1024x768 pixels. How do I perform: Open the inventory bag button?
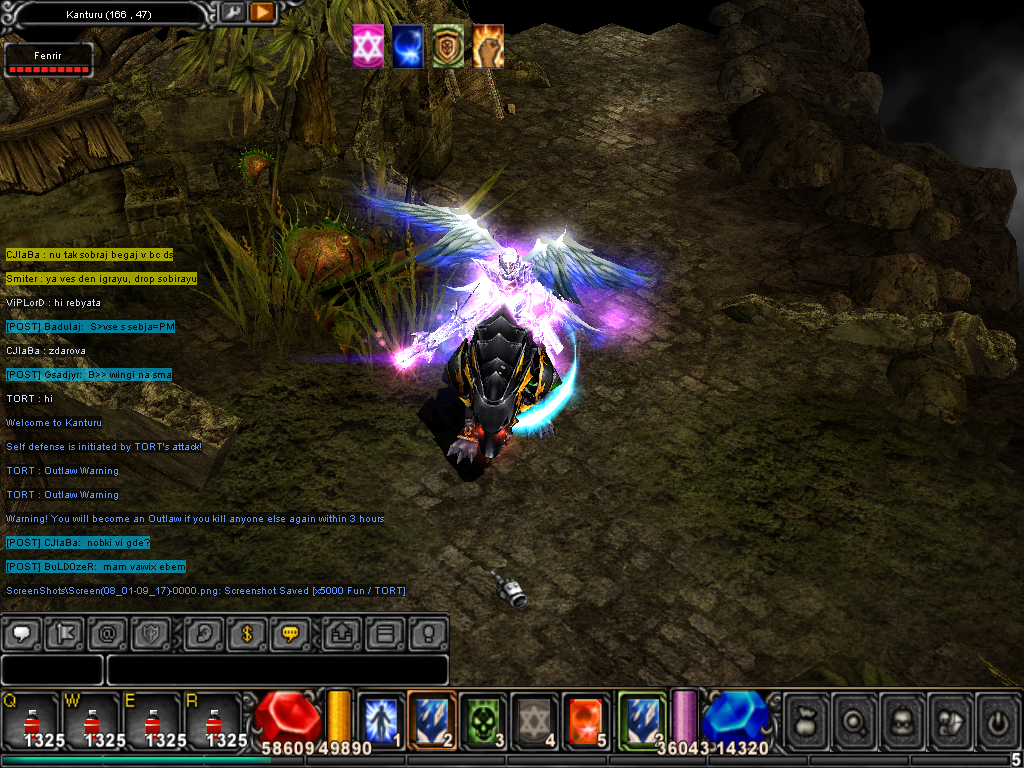coord(806,719)
